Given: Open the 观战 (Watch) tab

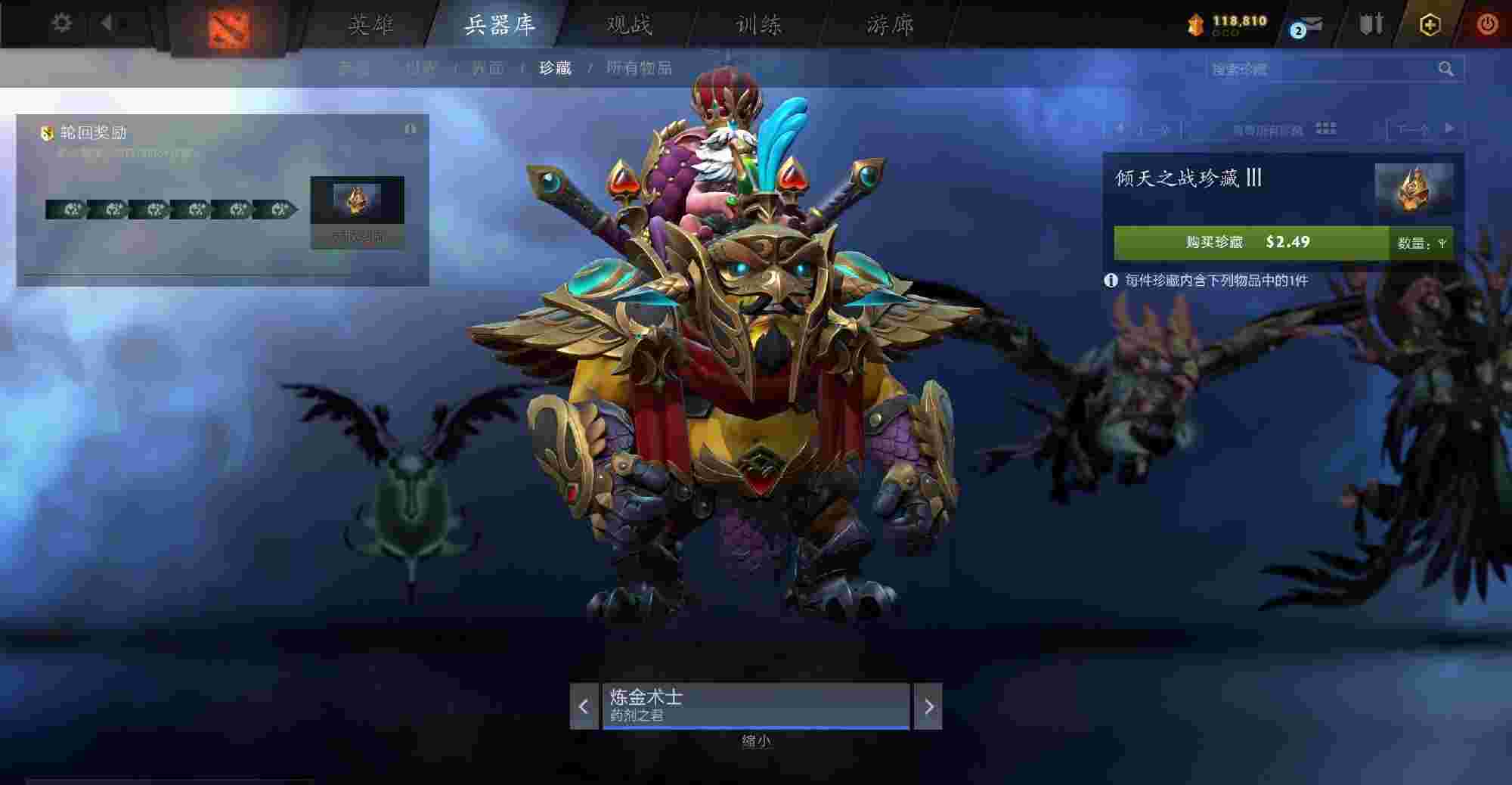Looking at the screenshot, I should point(629,25).
